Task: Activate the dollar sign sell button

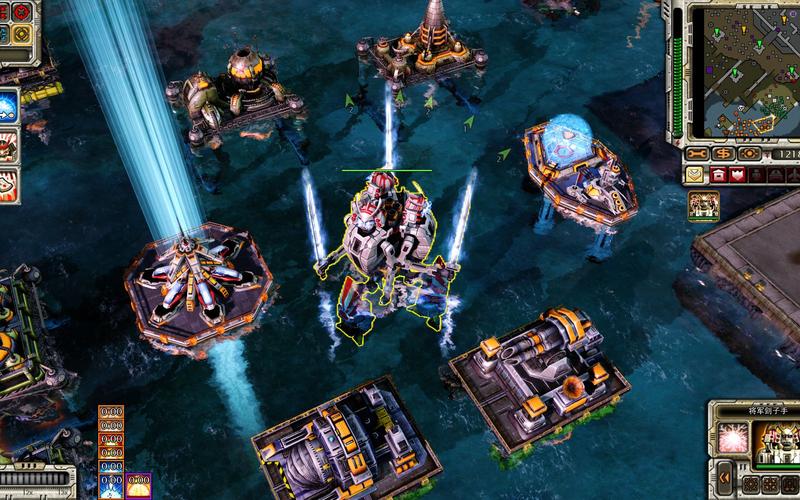Action: coord(723,153)
